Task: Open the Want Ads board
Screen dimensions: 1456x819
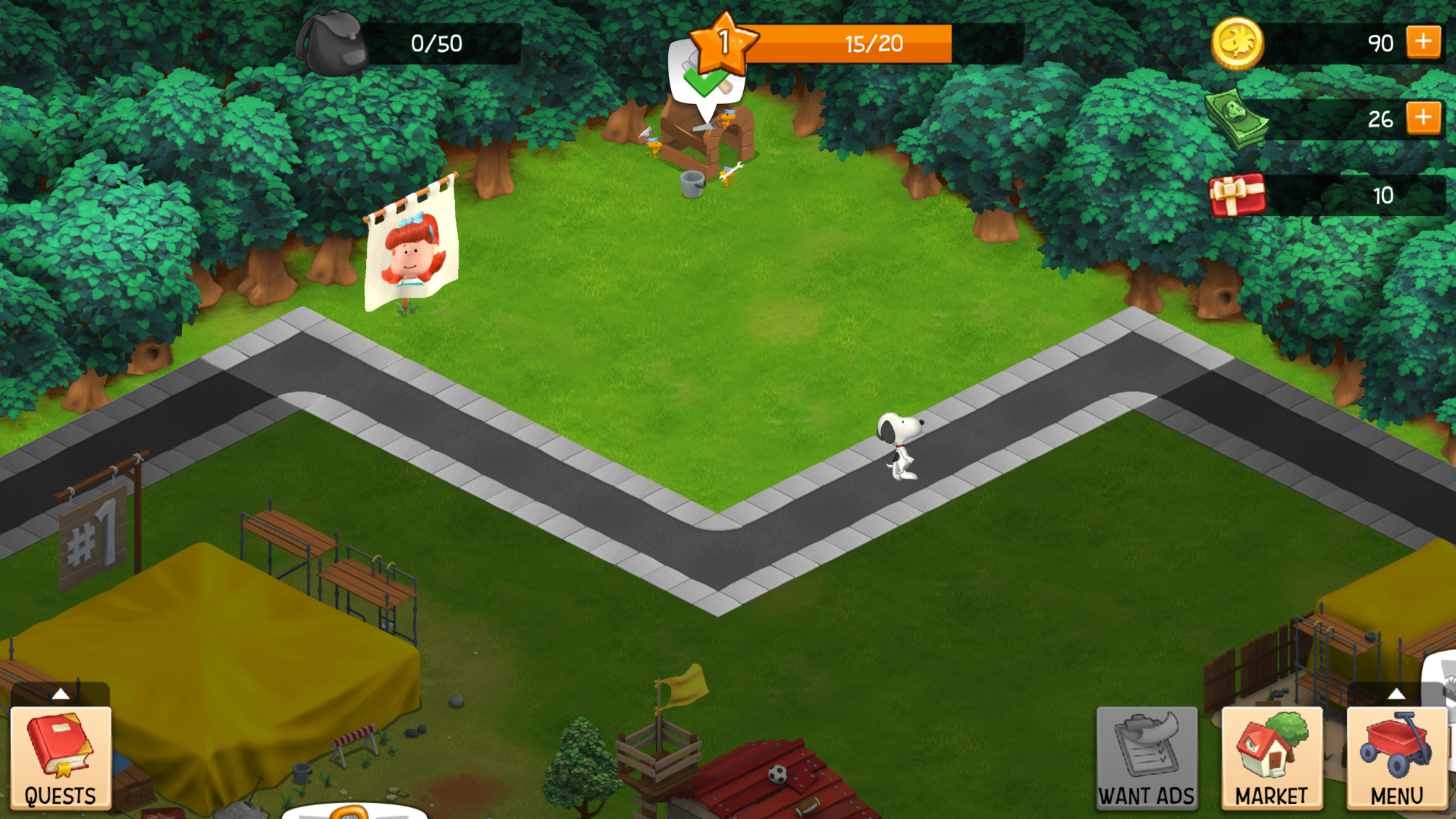Action: tap(1147, 759)
